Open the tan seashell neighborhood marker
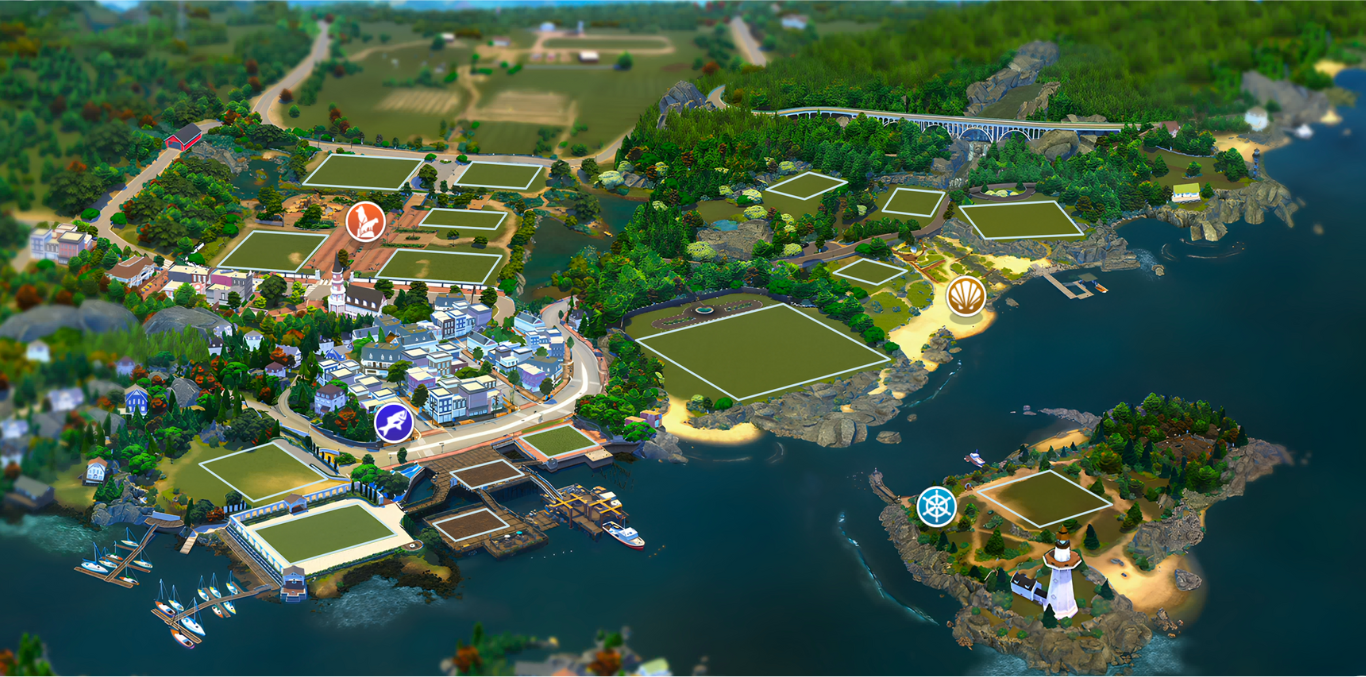Image resolution: width=1366 pixels, height=677 pixels. [x=966, y=296]
